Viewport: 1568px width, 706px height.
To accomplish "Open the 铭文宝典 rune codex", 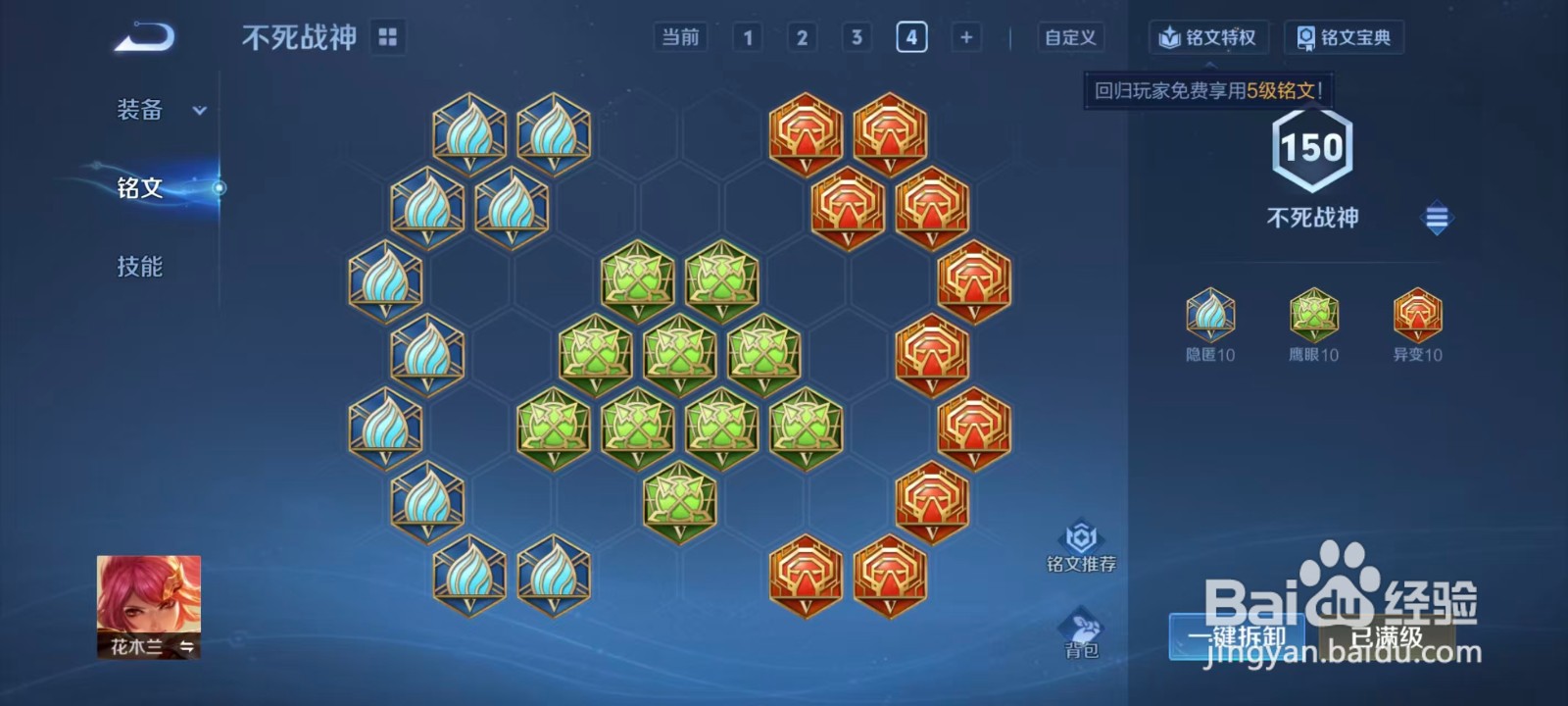I will pos(1344,37).
